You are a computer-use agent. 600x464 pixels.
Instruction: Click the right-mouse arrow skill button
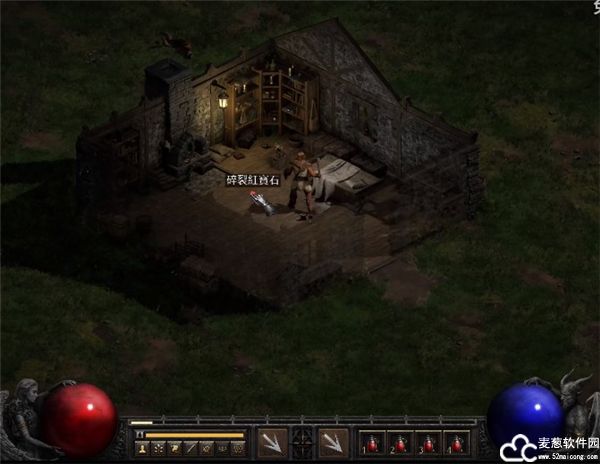click(331, 442)
